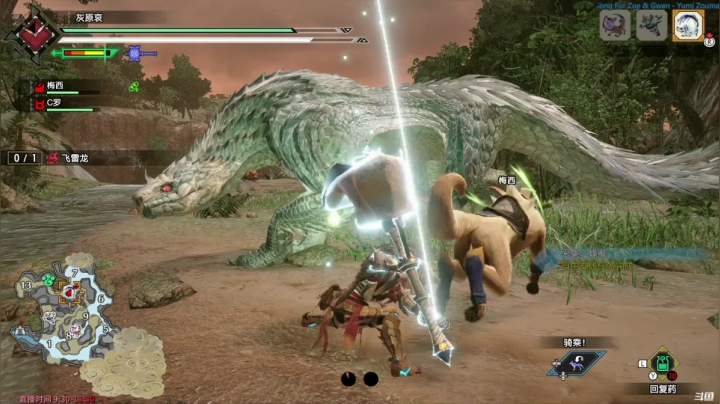720x404 pixels.
Task: Select the highlighted white monster target icon
Action: pyautogui.click(x=687, y=25)
